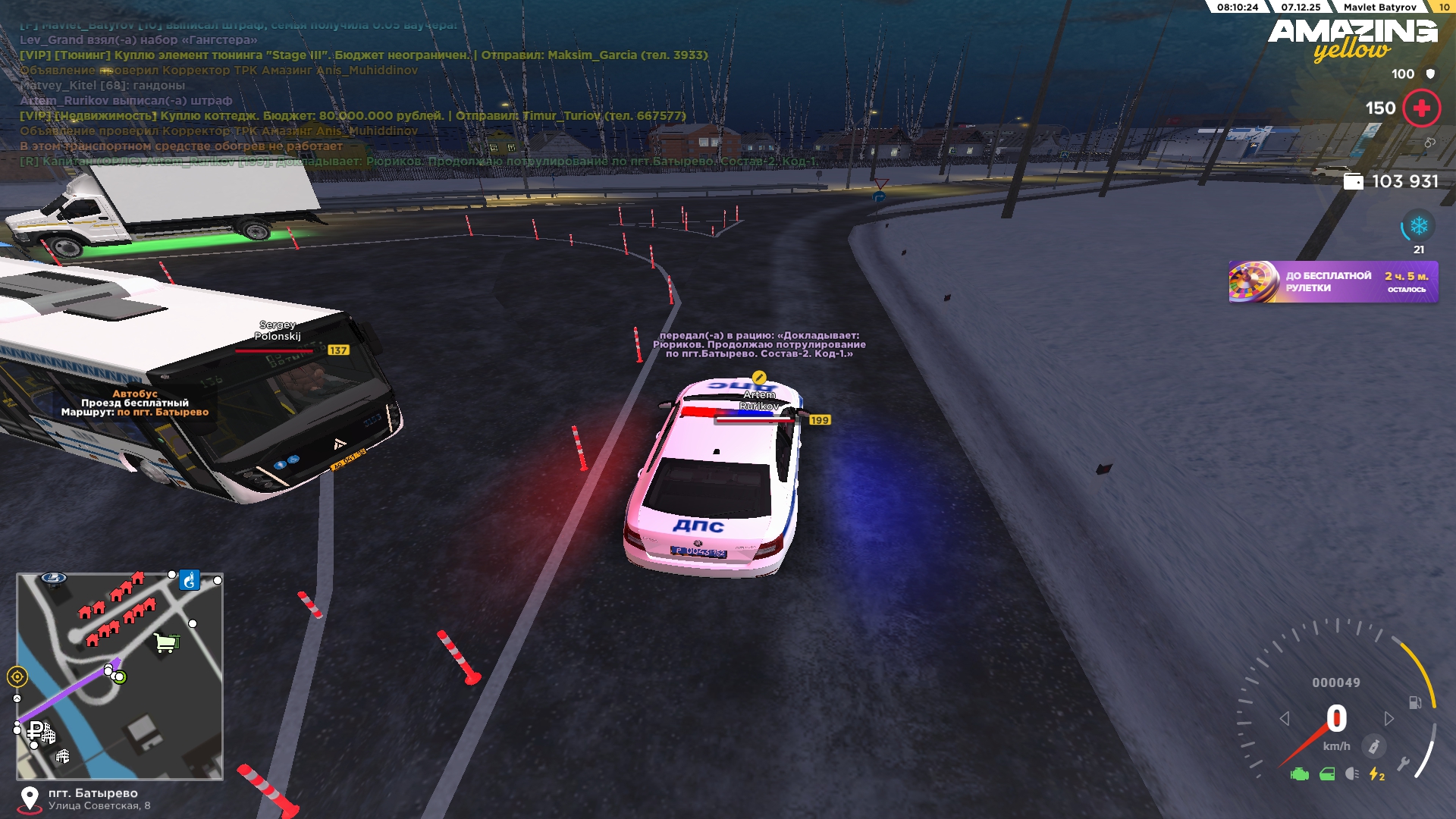Click the location pin next to пгт. Батырево

[30, 799]
